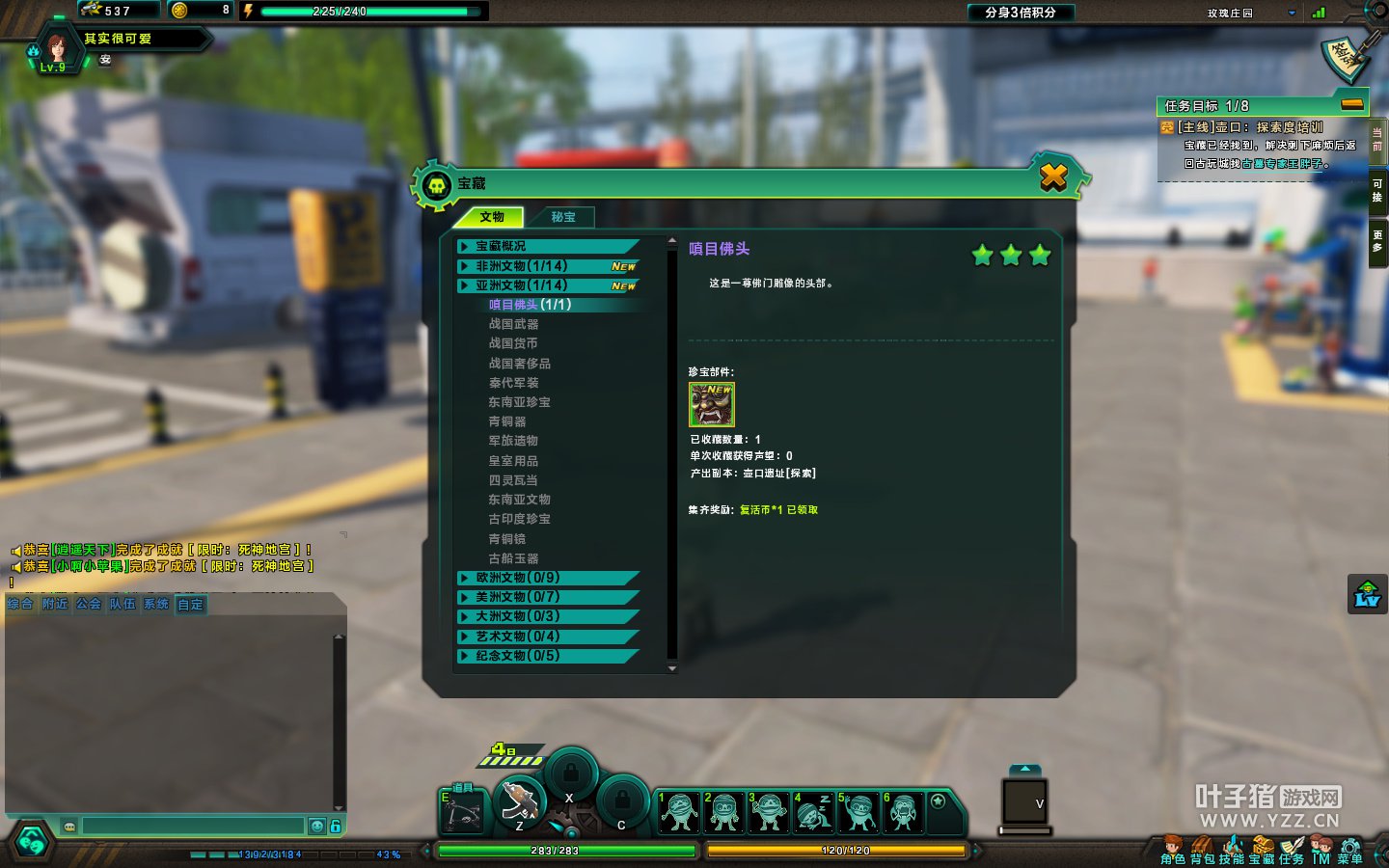The width and height of the screenshot is (1389, 868).
Task: Click the Lv level-up side button
Action: click(x=1368, y=594)
